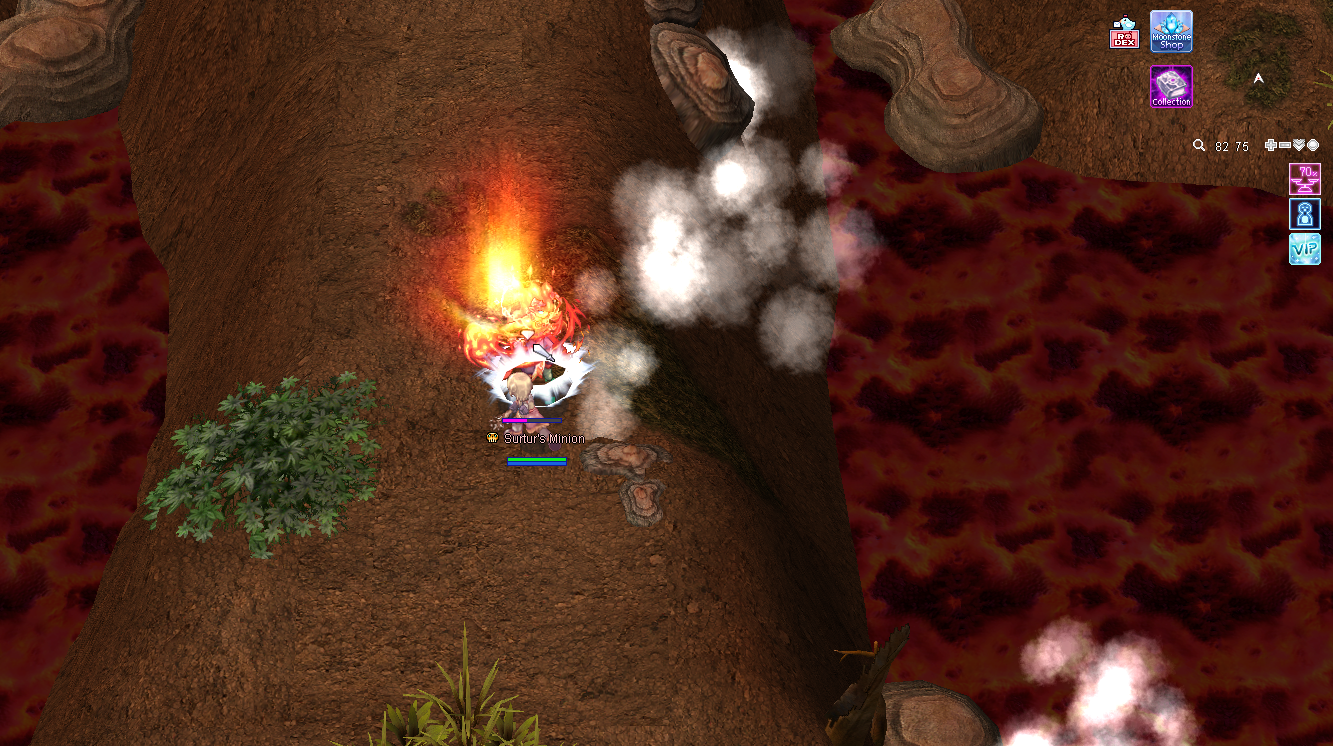Click the minimap magnifying glass search icon
The width and height of the screenshot is (1333, 746).
tap(1199, 146)
